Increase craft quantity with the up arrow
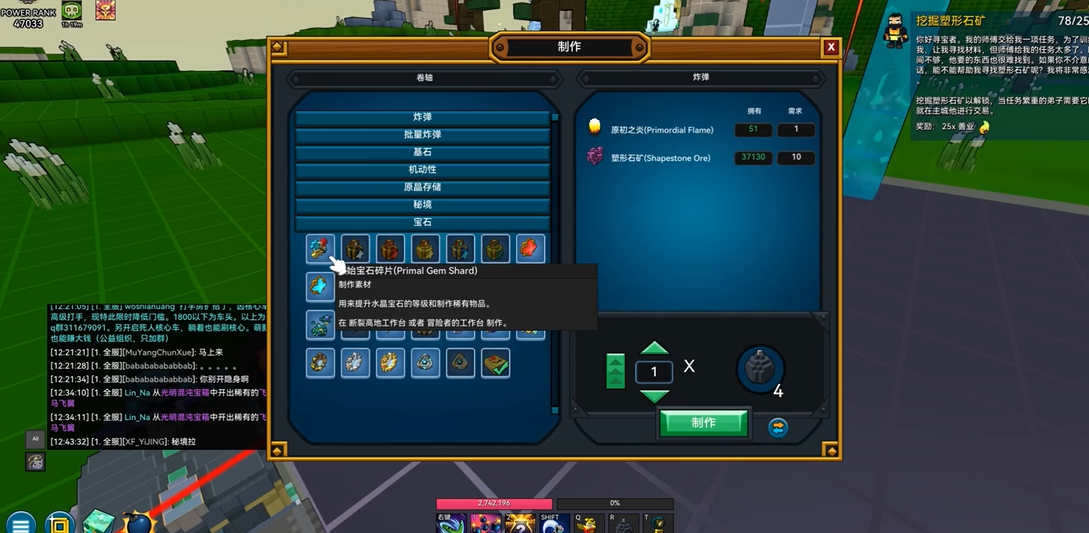 (654, 349)
